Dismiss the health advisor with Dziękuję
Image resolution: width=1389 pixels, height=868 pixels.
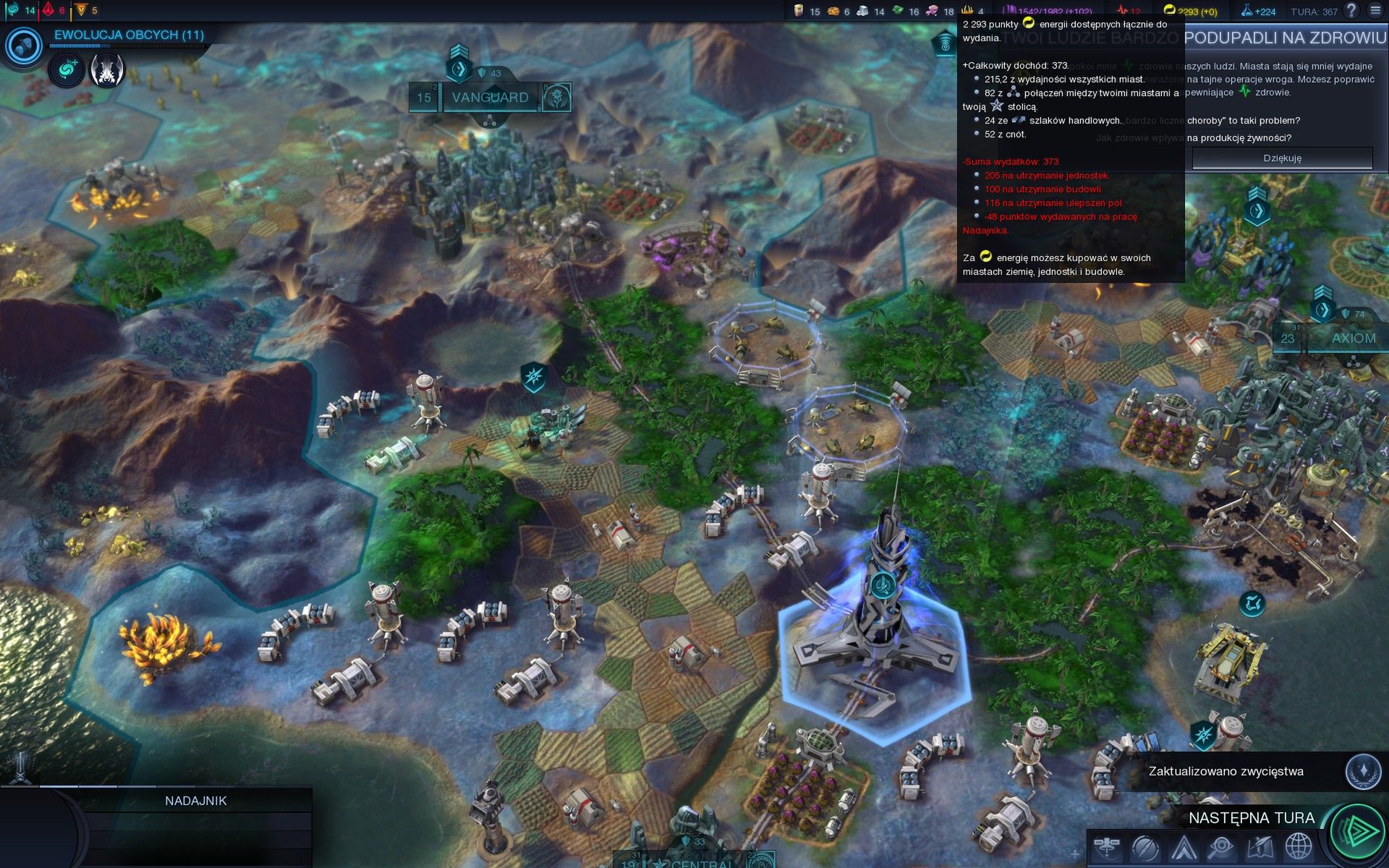(1282, 158)
